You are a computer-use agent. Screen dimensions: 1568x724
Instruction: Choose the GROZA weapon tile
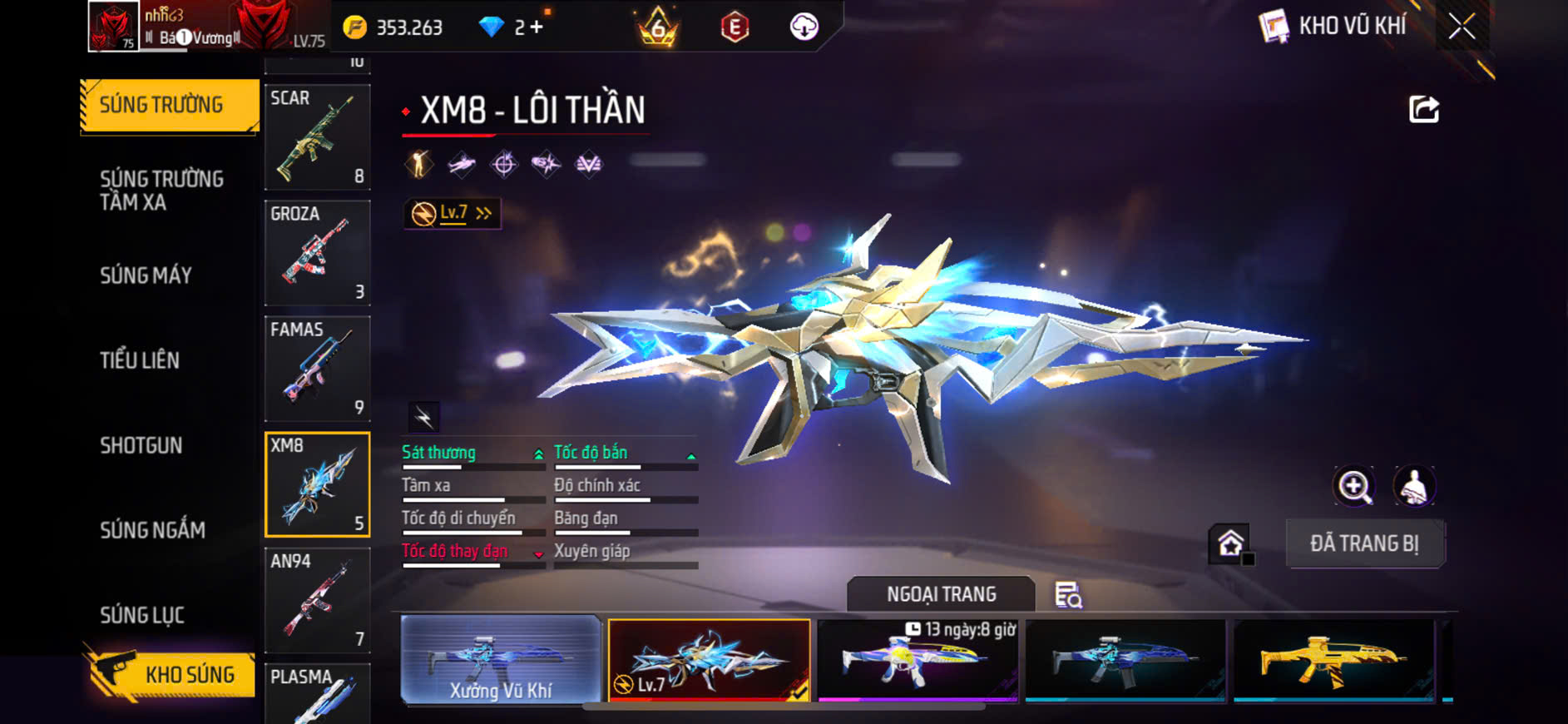pyautogui.click(x=317, y=252)
